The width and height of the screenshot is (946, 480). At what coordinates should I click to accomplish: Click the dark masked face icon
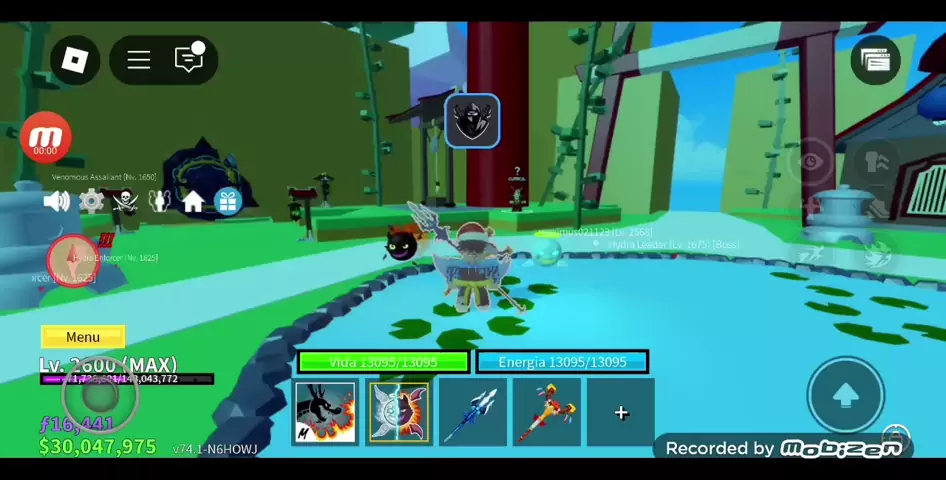472,121
